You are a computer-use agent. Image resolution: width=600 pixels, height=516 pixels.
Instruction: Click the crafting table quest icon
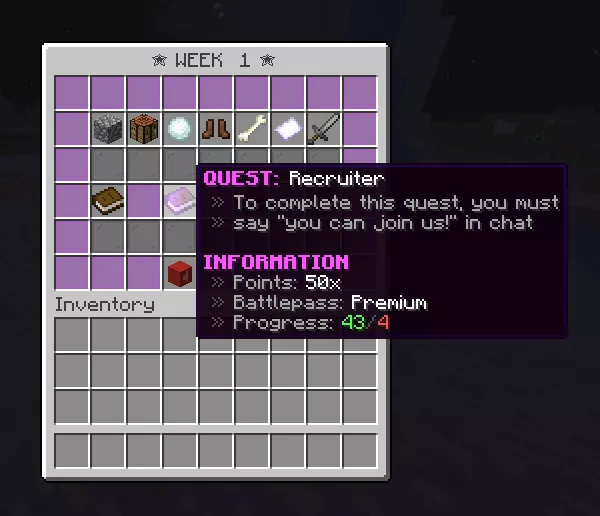pos(144,129)
